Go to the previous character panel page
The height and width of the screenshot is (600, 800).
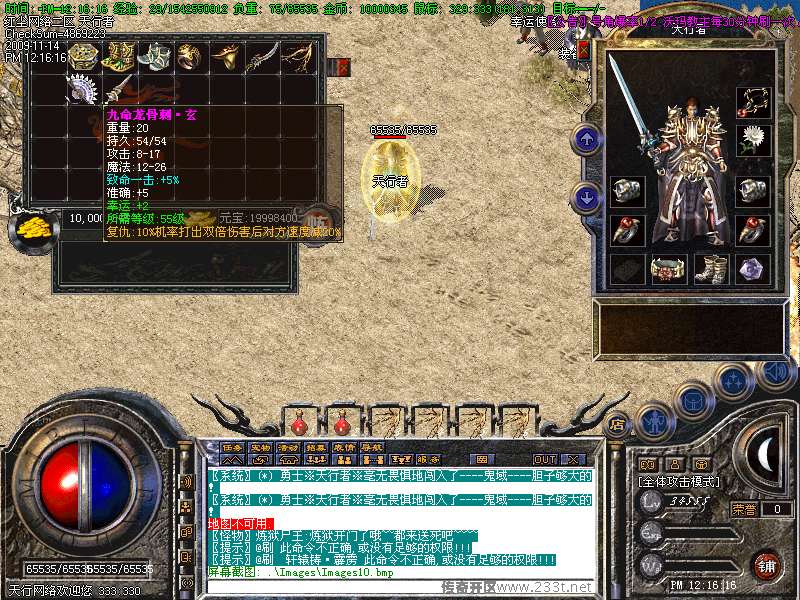point(588,139)
